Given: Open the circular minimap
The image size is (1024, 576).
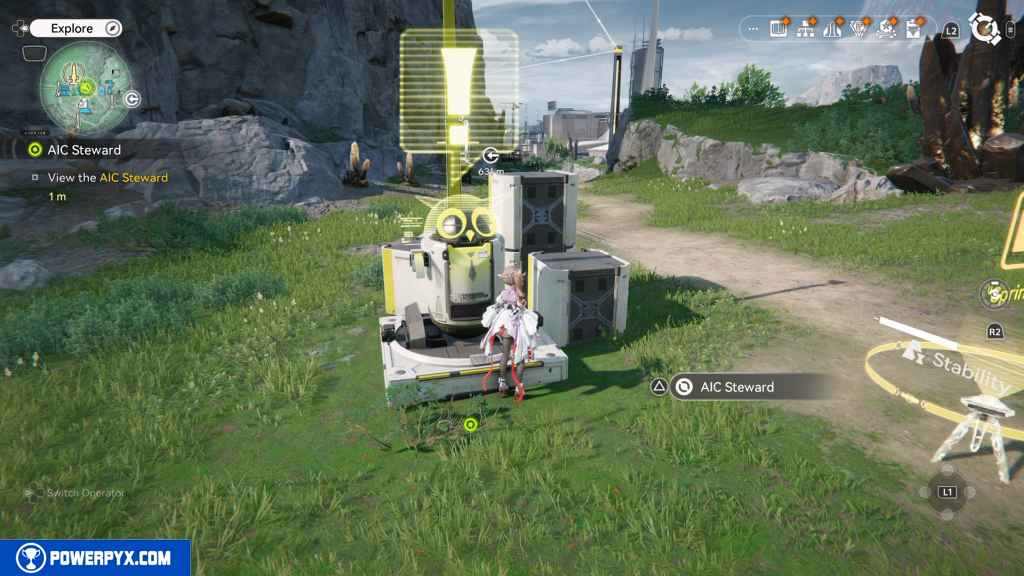Looking at the screenshot, I should [86, 87].
